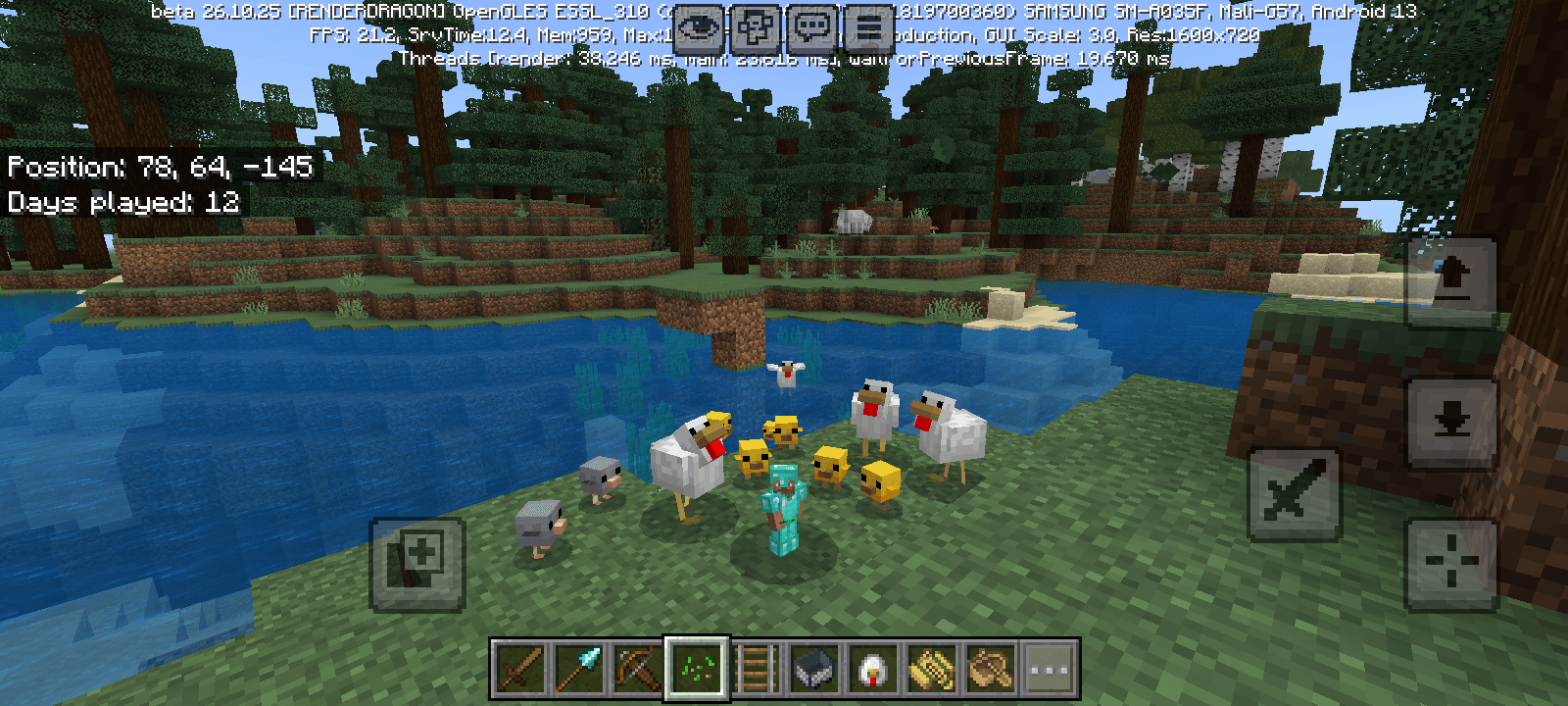Tap the crosshair button

tap(1451, 564)
